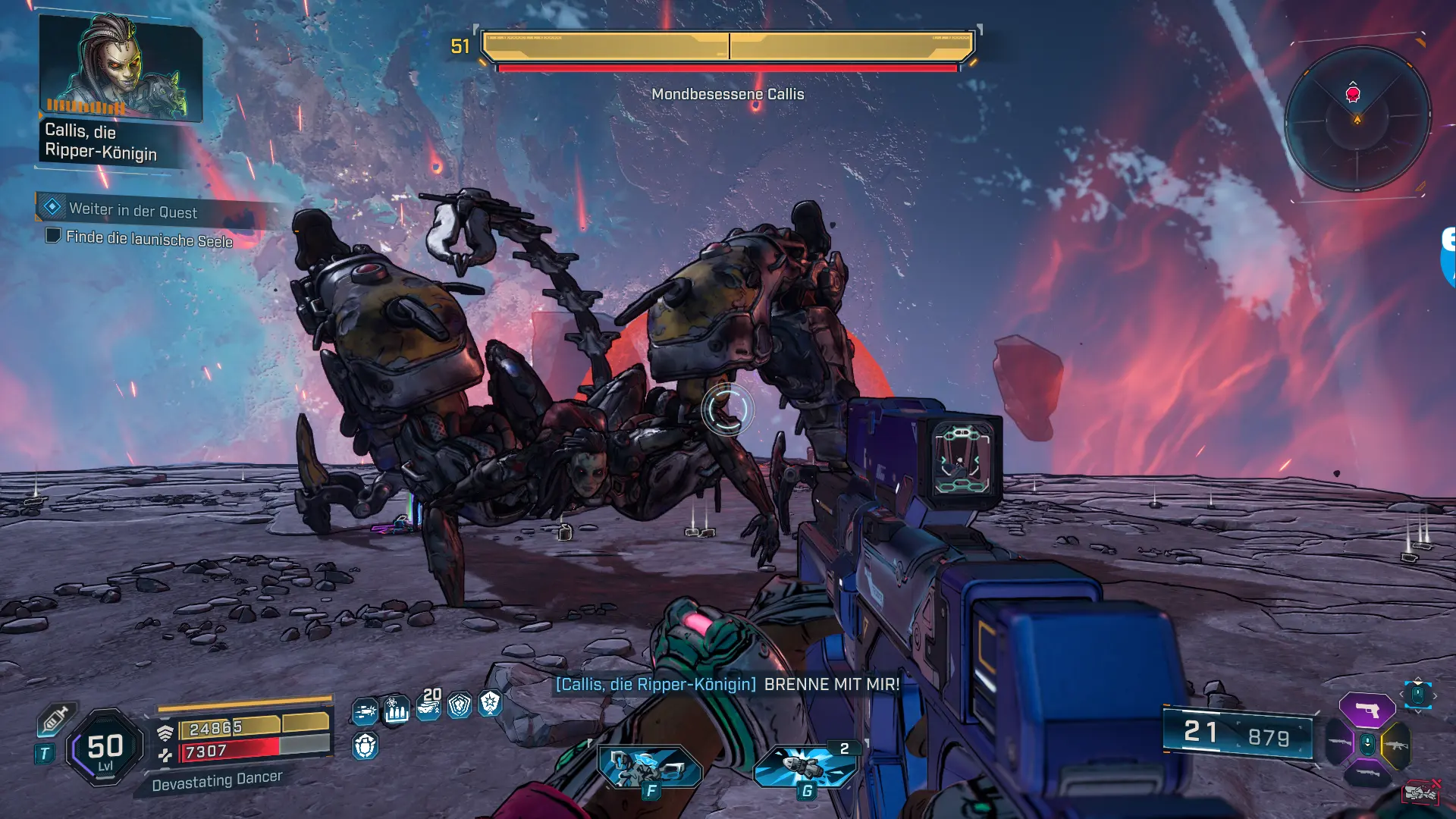Switch to the yellow assault rifle slot

1396,745
